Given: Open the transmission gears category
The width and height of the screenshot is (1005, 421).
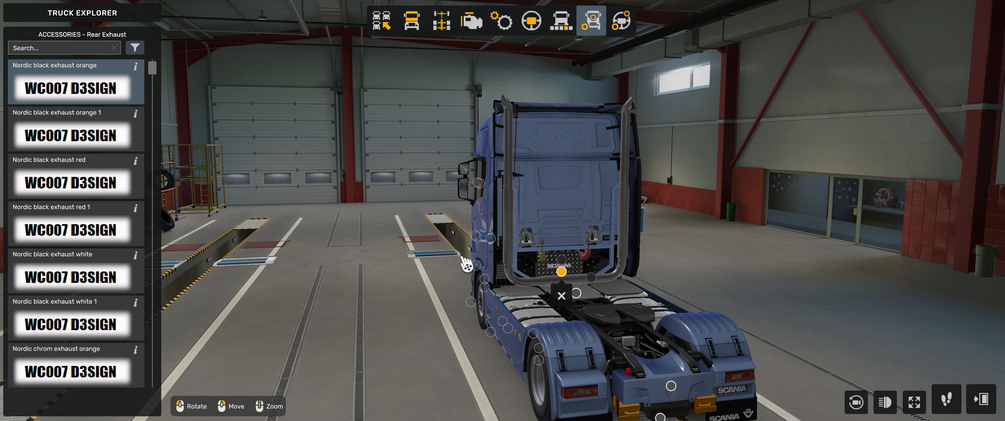Looking at the screenshot, I should pos(501,21).
